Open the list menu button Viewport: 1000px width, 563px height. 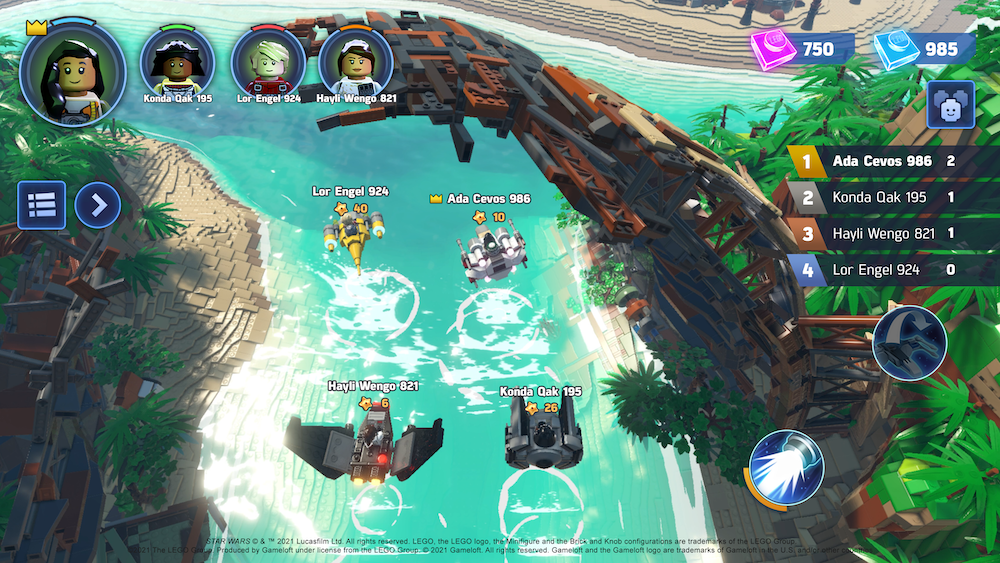(41, 205)
